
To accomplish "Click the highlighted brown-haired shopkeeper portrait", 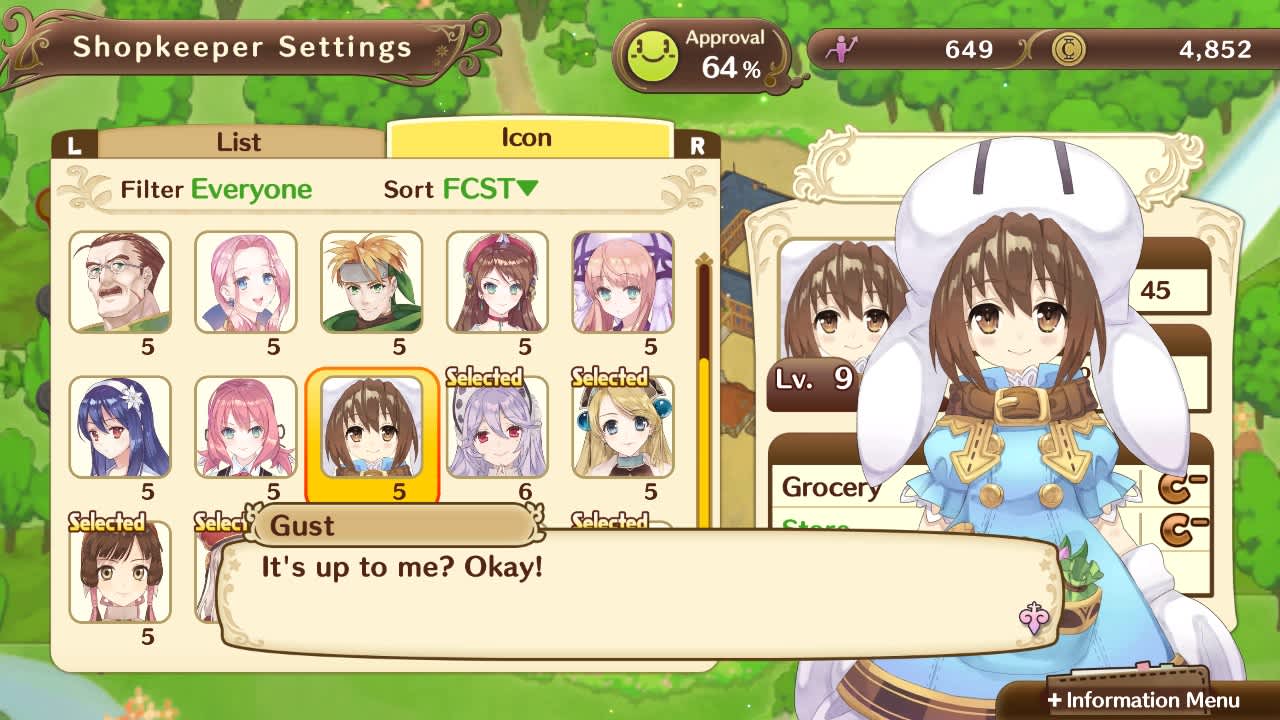I will [x=371, y=428].
